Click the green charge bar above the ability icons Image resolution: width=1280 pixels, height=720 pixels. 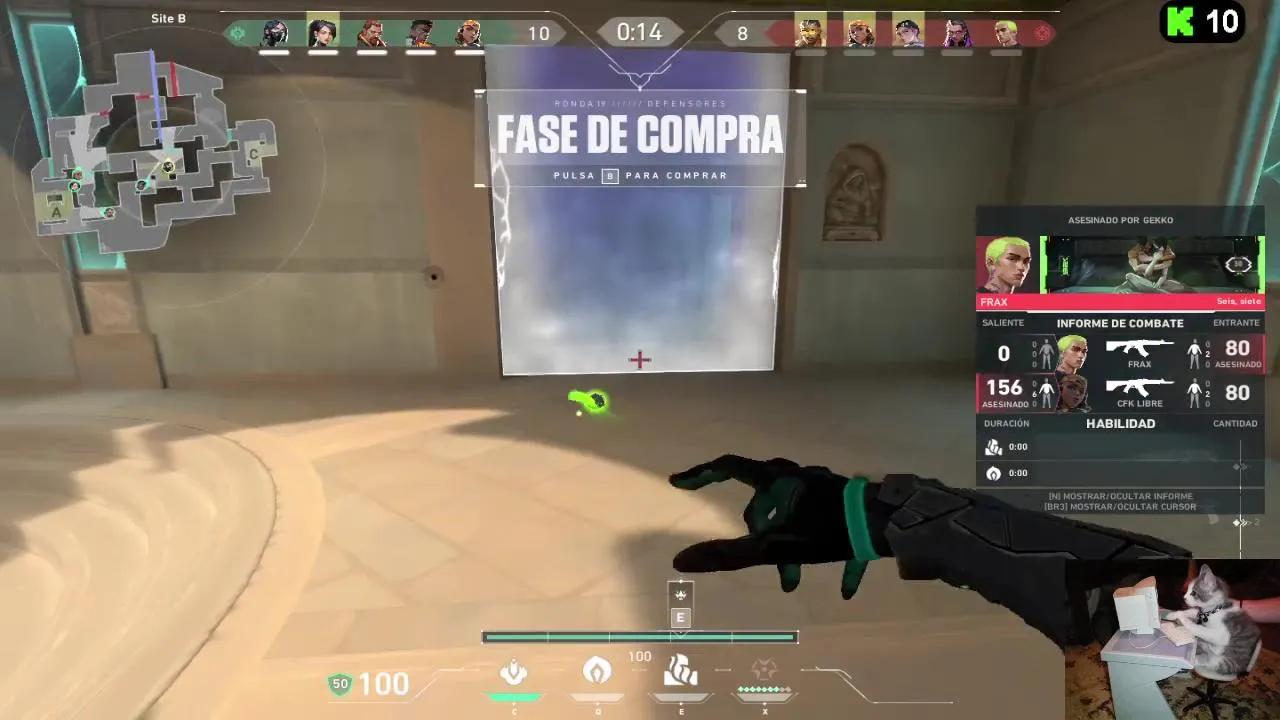640,636
